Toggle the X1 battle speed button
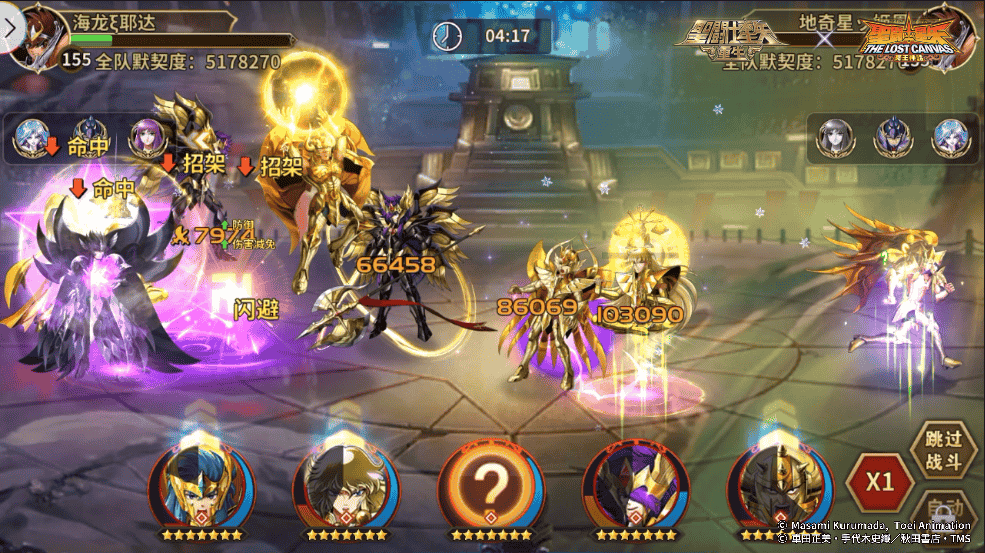This screenshot has height=553, width=985. 879,481
